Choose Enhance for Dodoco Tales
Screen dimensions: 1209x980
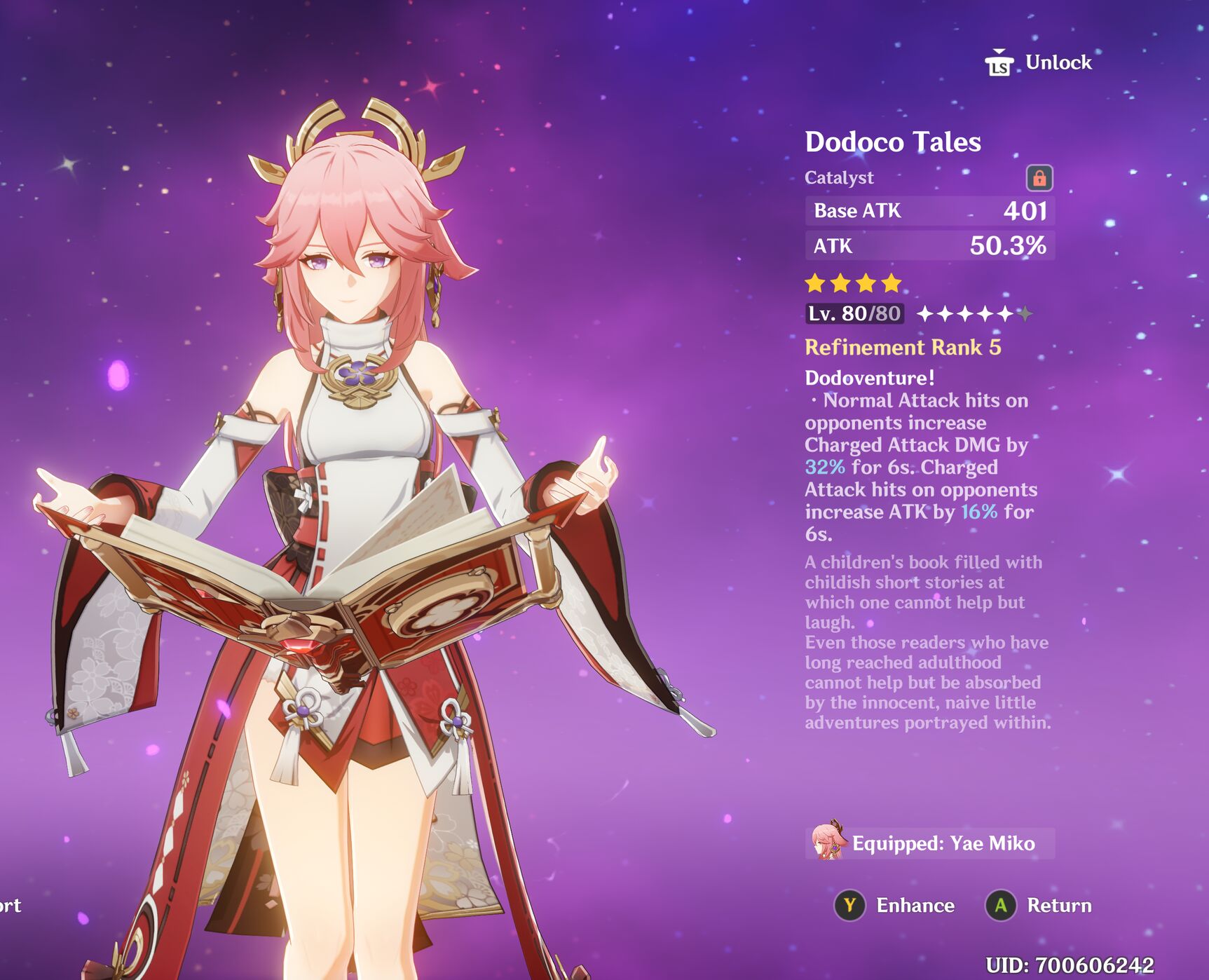[894, 906]
